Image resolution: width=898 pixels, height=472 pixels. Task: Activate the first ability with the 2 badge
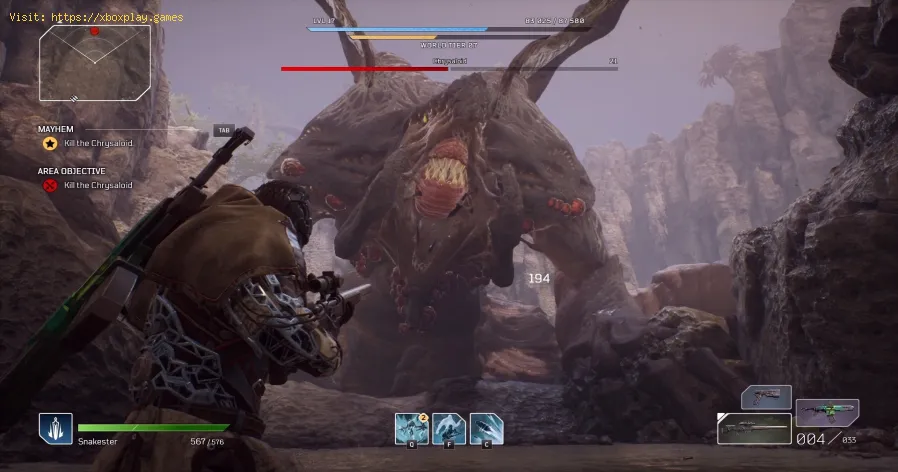[411, 429]
